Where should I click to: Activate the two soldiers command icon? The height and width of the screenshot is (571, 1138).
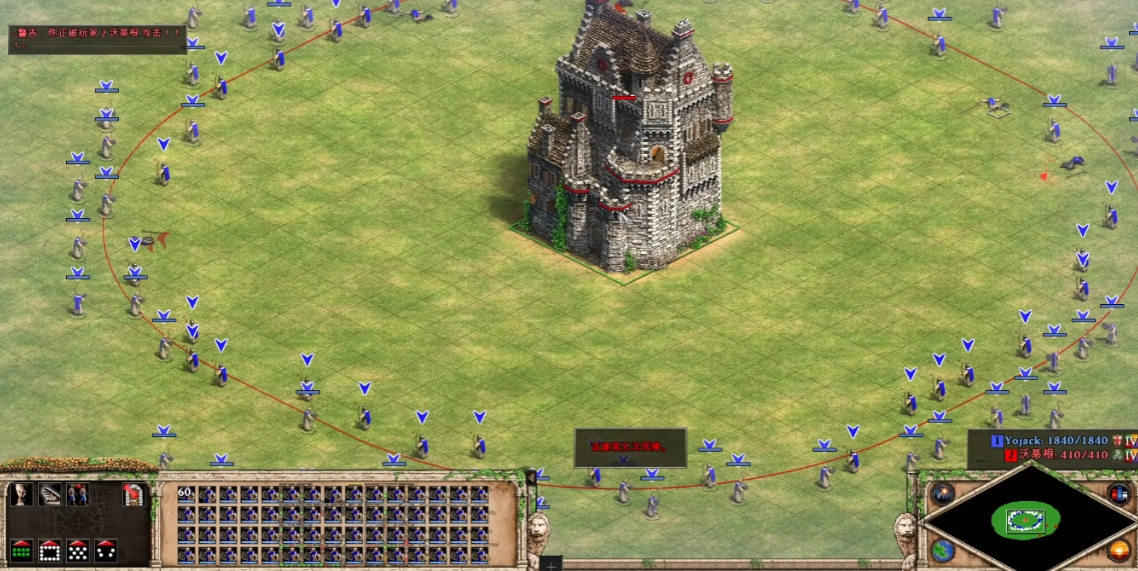point(77,494)
